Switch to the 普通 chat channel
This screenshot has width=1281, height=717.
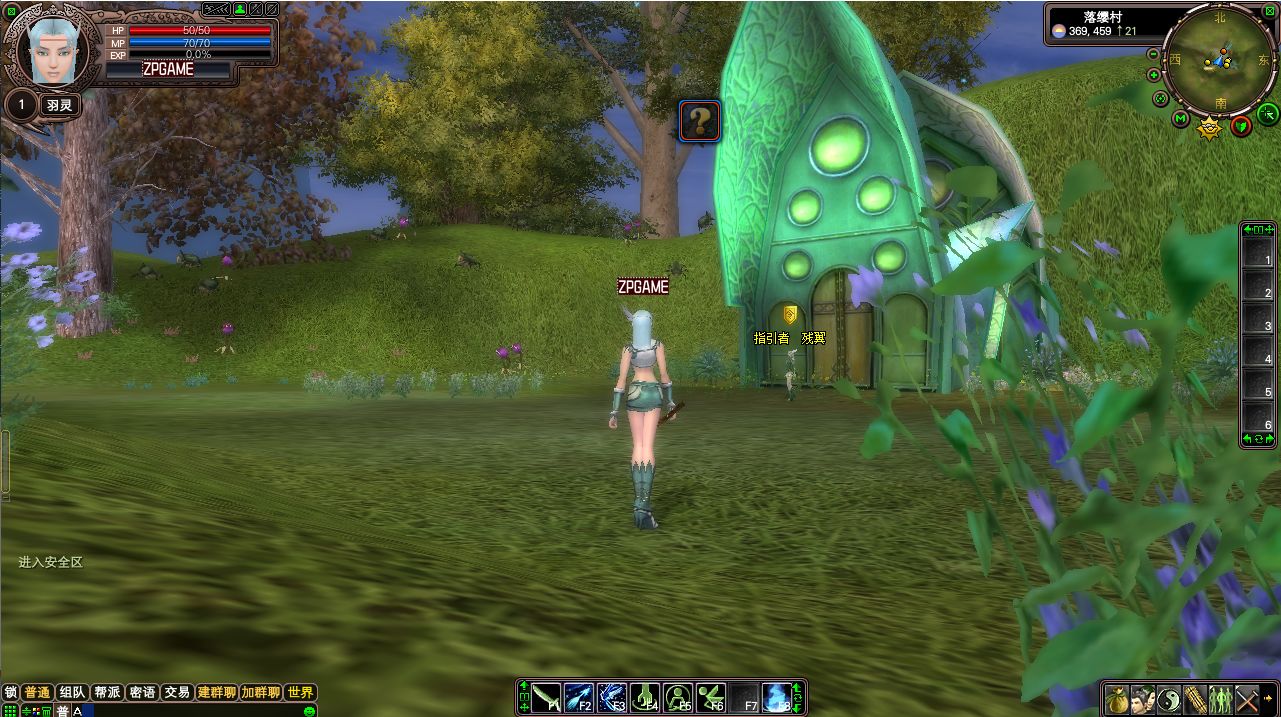(38, 692)
